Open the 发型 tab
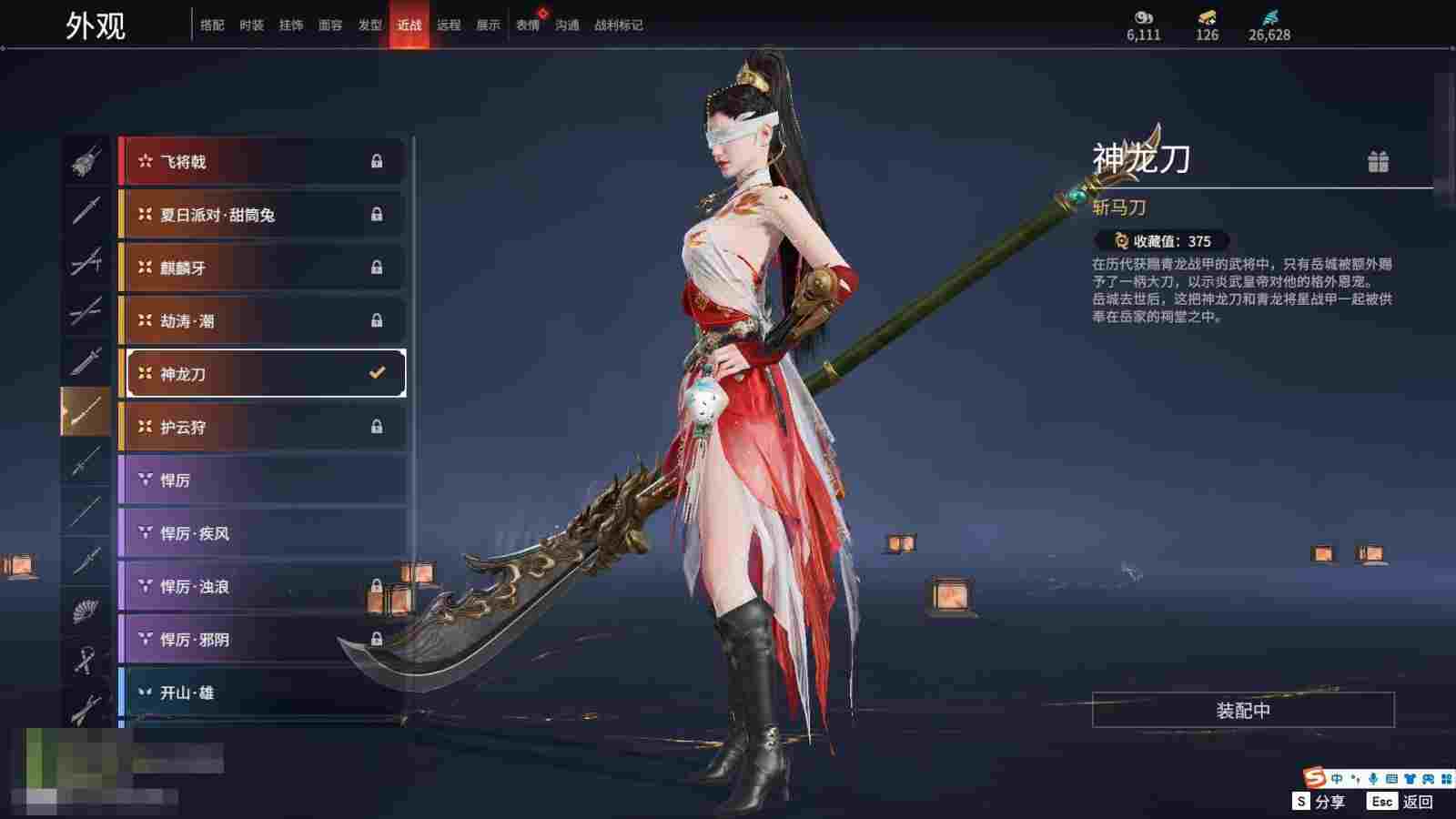 click(369, 25)
